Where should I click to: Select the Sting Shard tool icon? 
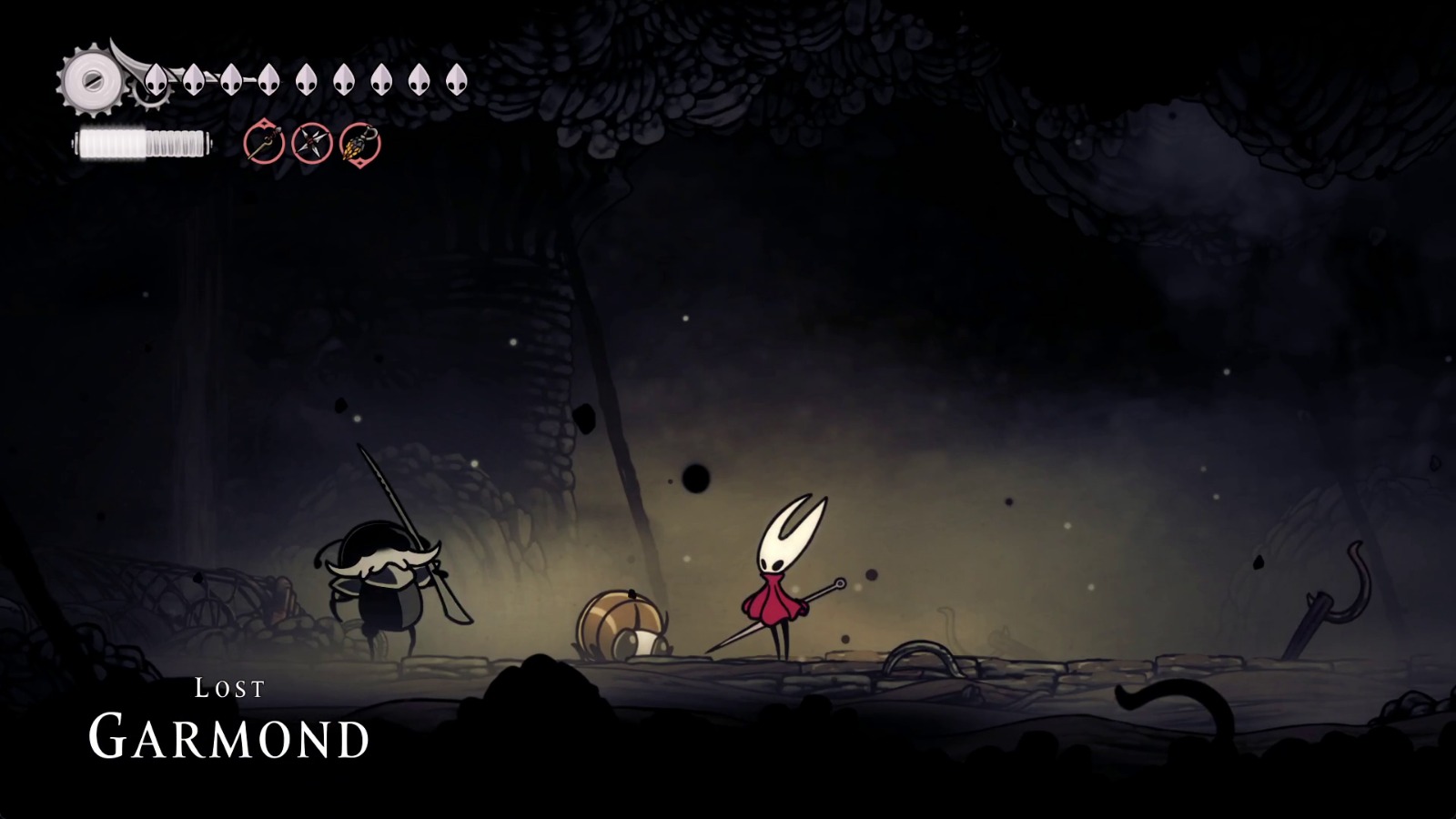click(x=312, y=144)
